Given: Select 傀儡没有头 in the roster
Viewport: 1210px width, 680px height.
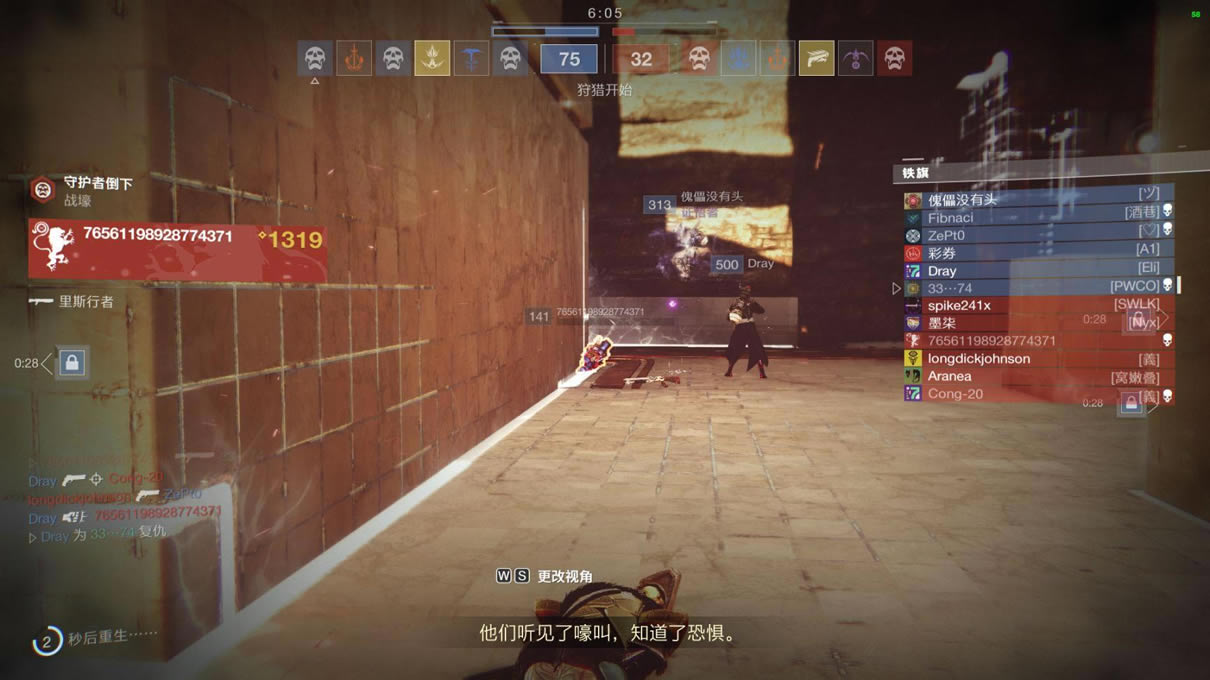Looking at the screenshot, I should (1037, 200).
